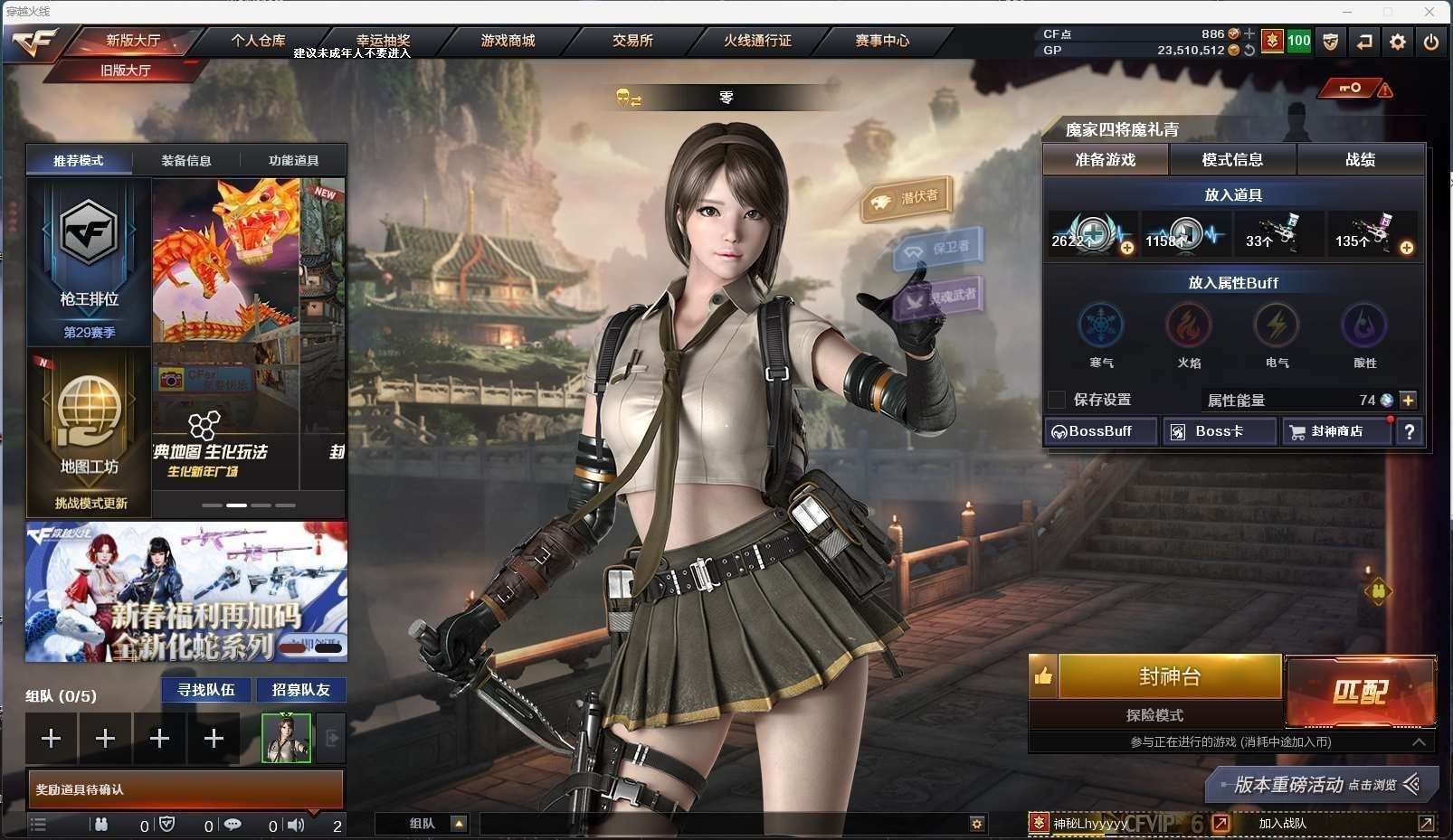The width and height of the screenshot is (1453, 840).
Task: Open 赛事中心 from the top bar
Action: click(x=882, y=41)
